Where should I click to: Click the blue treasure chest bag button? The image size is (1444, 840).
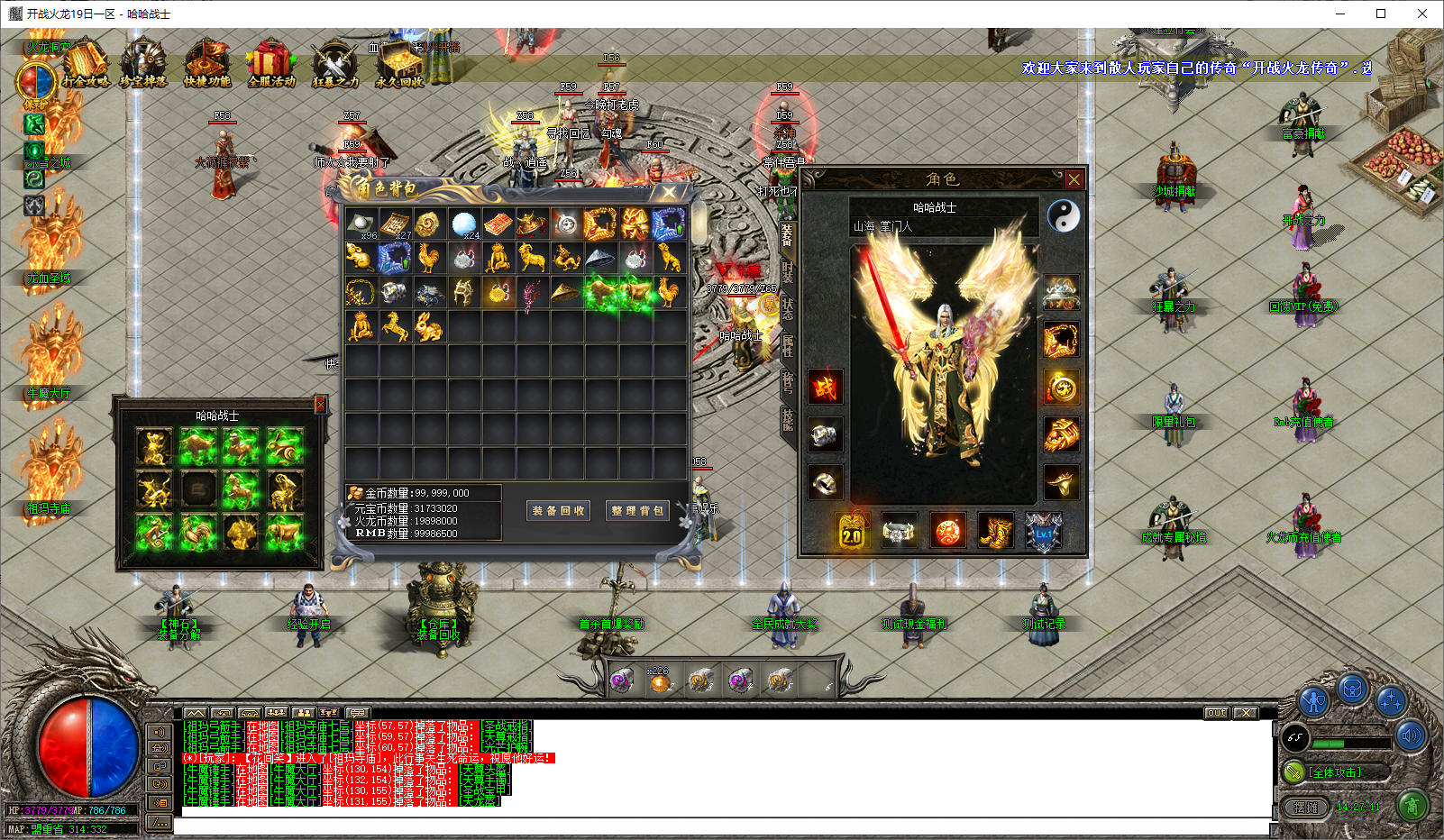pyautogui.click(x=1352, y=691)
